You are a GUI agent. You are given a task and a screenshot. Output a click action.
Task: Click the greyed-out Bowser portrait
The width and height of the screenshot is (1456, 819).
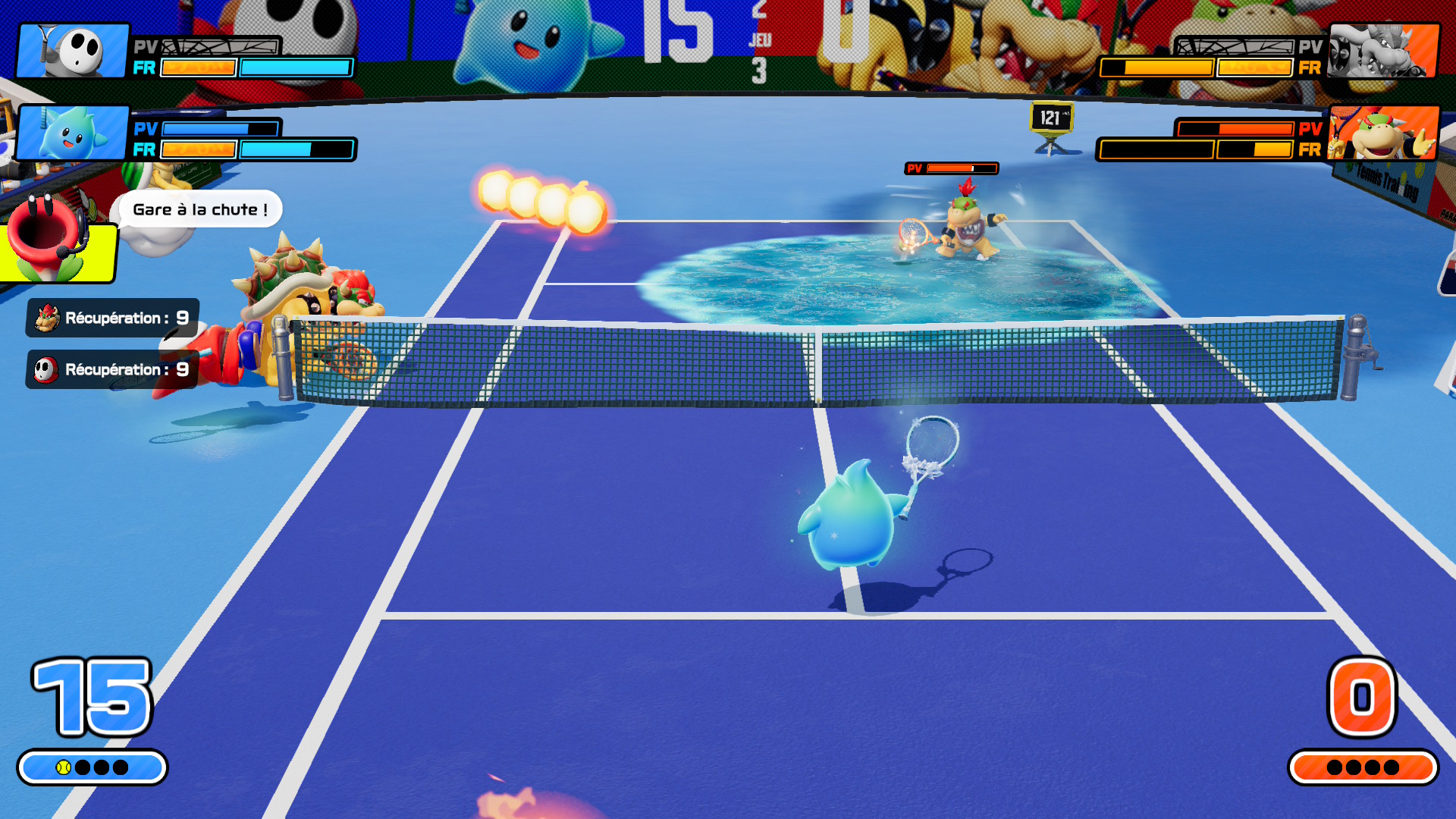click(1382, 50)
